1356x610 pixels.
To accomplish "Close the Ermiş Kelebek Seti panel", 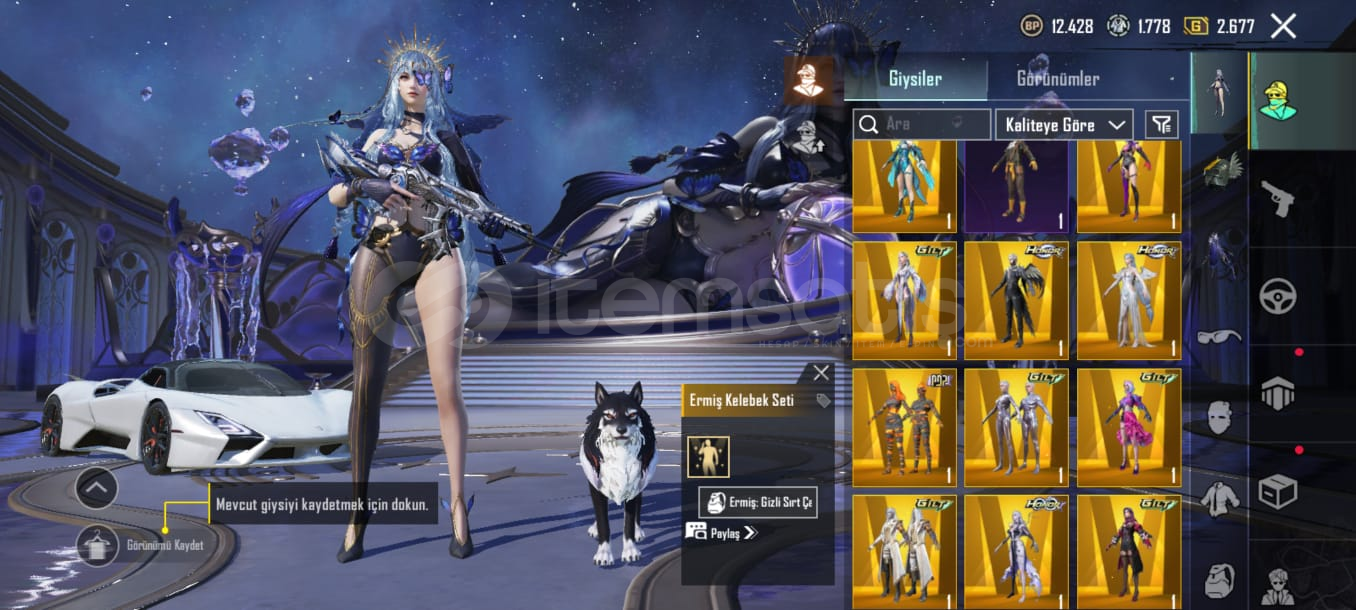I will point(821,373).
